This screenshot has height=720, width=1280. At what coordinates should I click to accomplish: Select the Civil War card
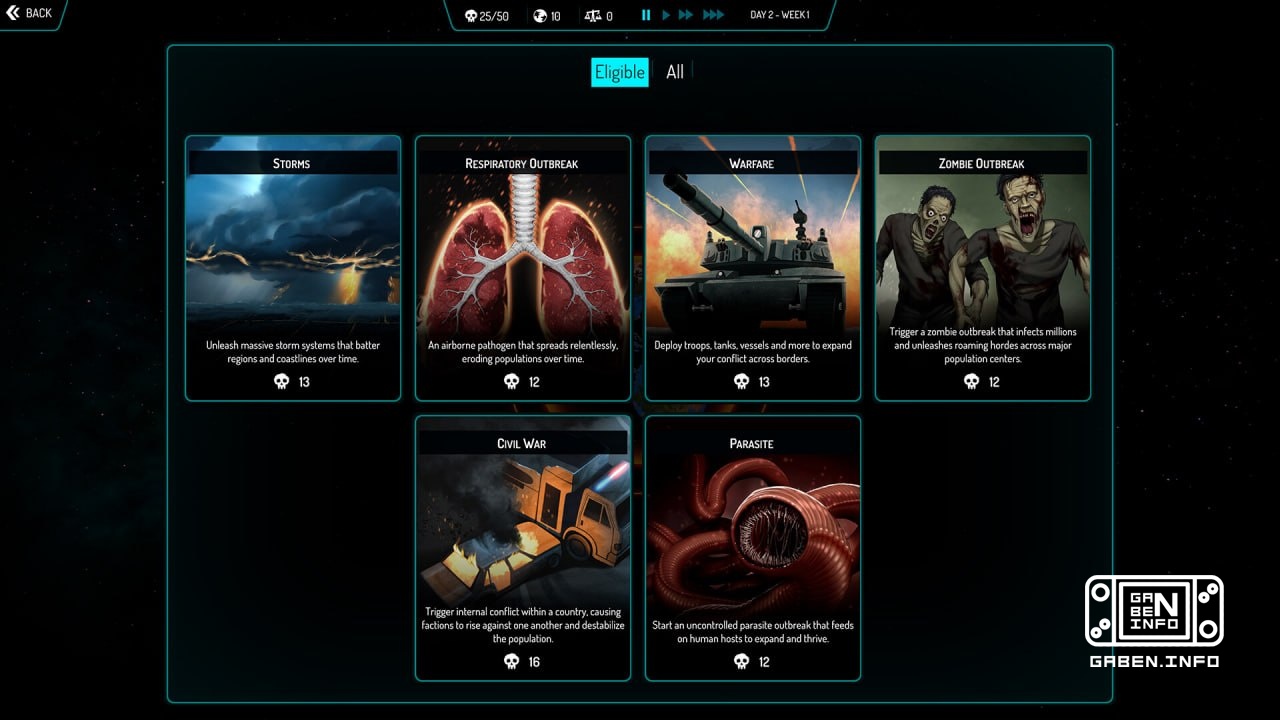[522, 547]
